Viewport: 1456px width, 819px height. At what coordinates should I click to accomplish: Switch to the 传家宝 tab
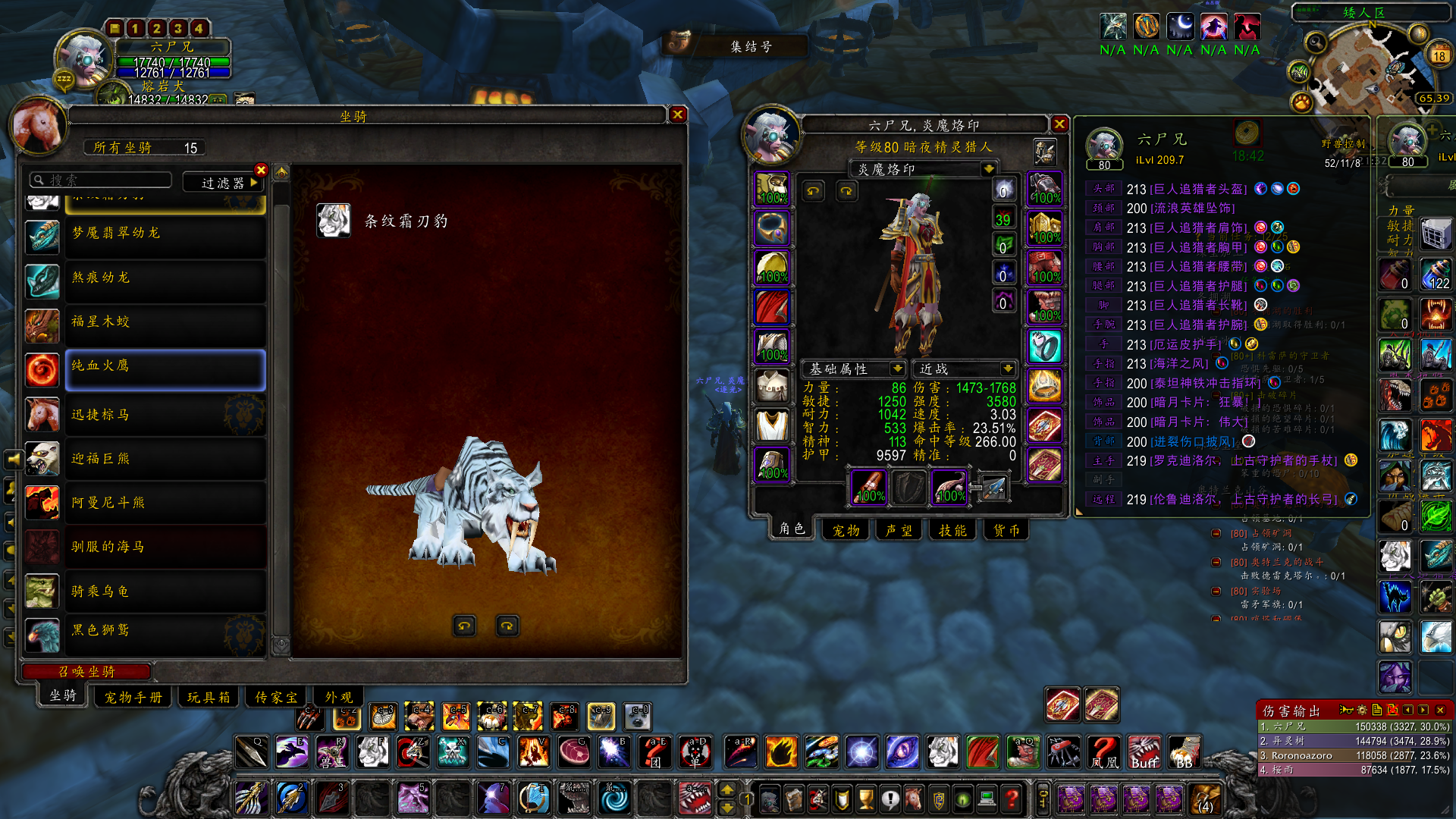coord(275,697)
